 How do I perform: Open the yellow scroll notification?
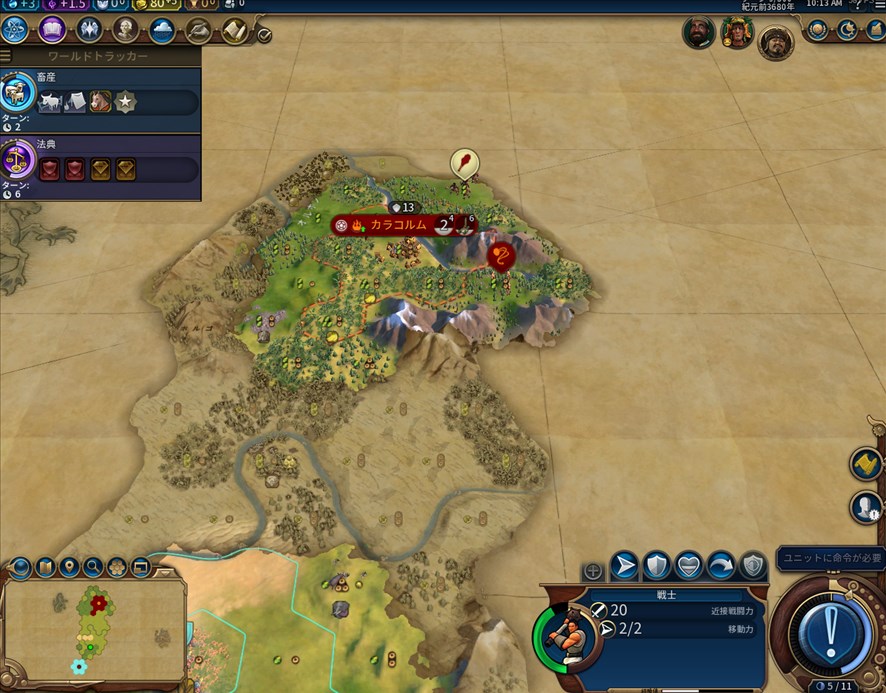coord(865,464)
